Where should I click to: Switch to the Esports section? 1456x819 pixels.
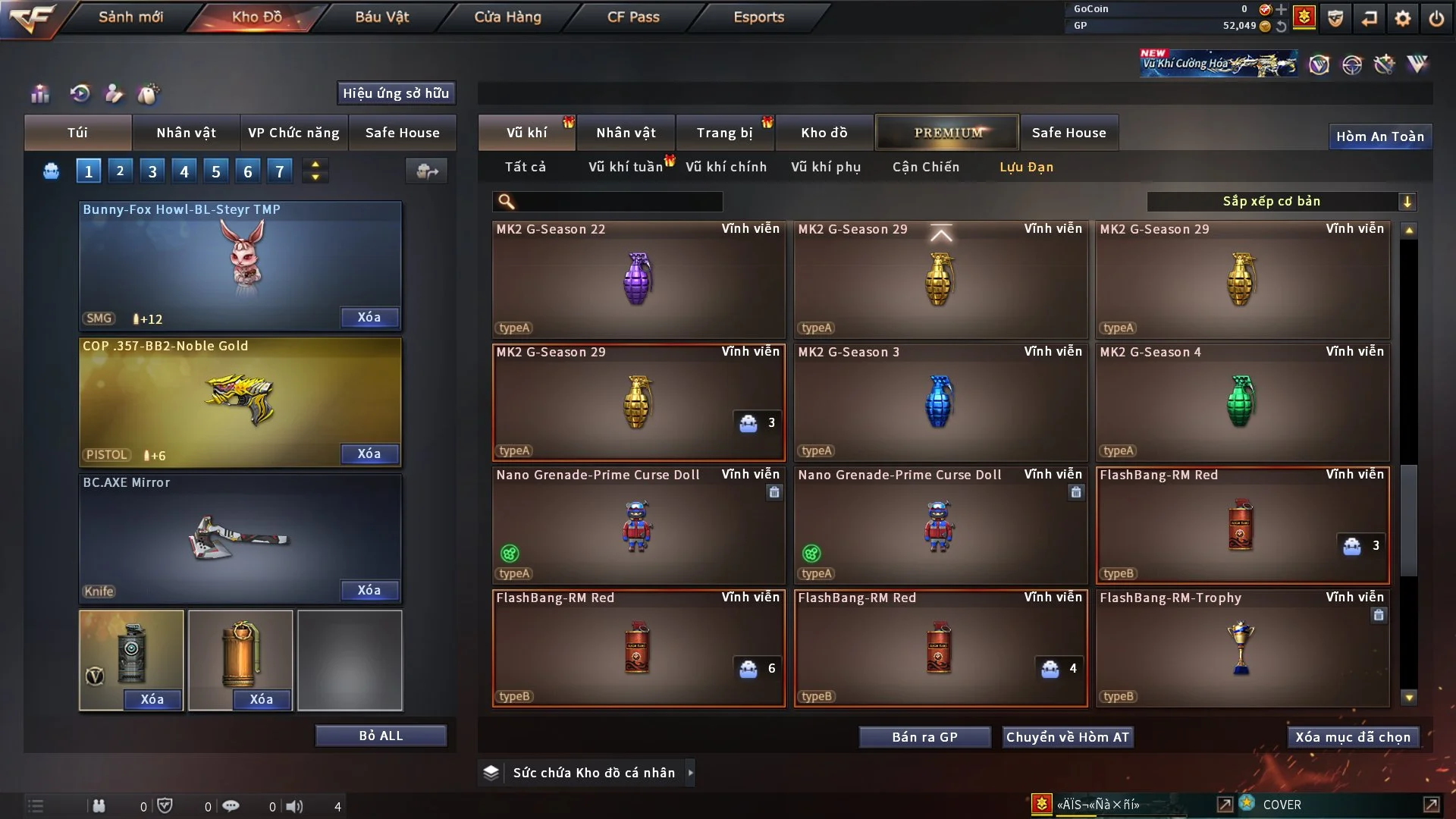point(758,17)
